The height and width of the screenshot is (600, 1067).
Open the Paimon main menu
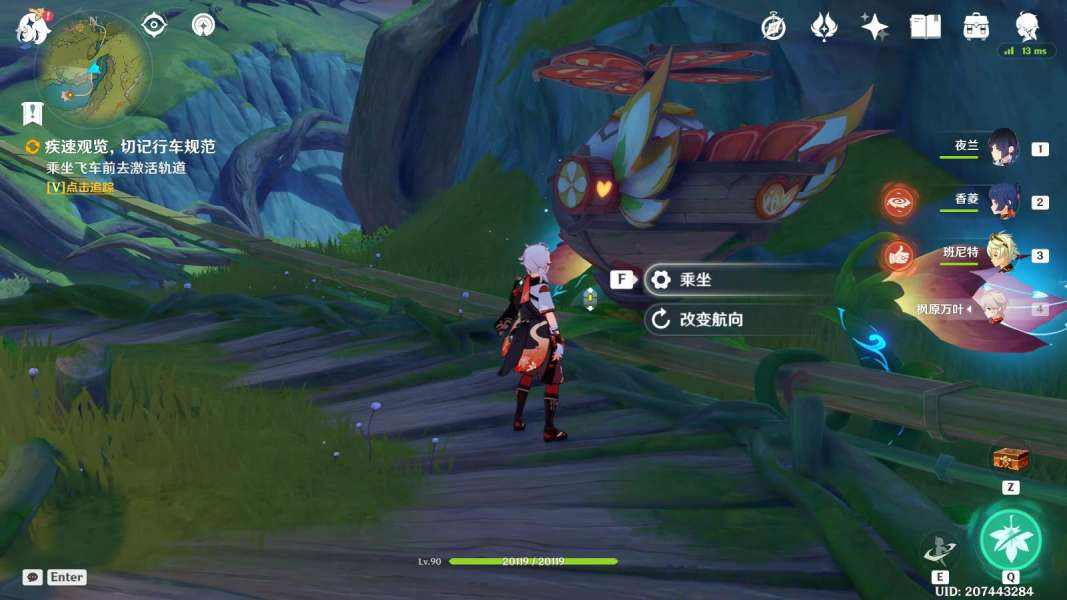(33, 27)
